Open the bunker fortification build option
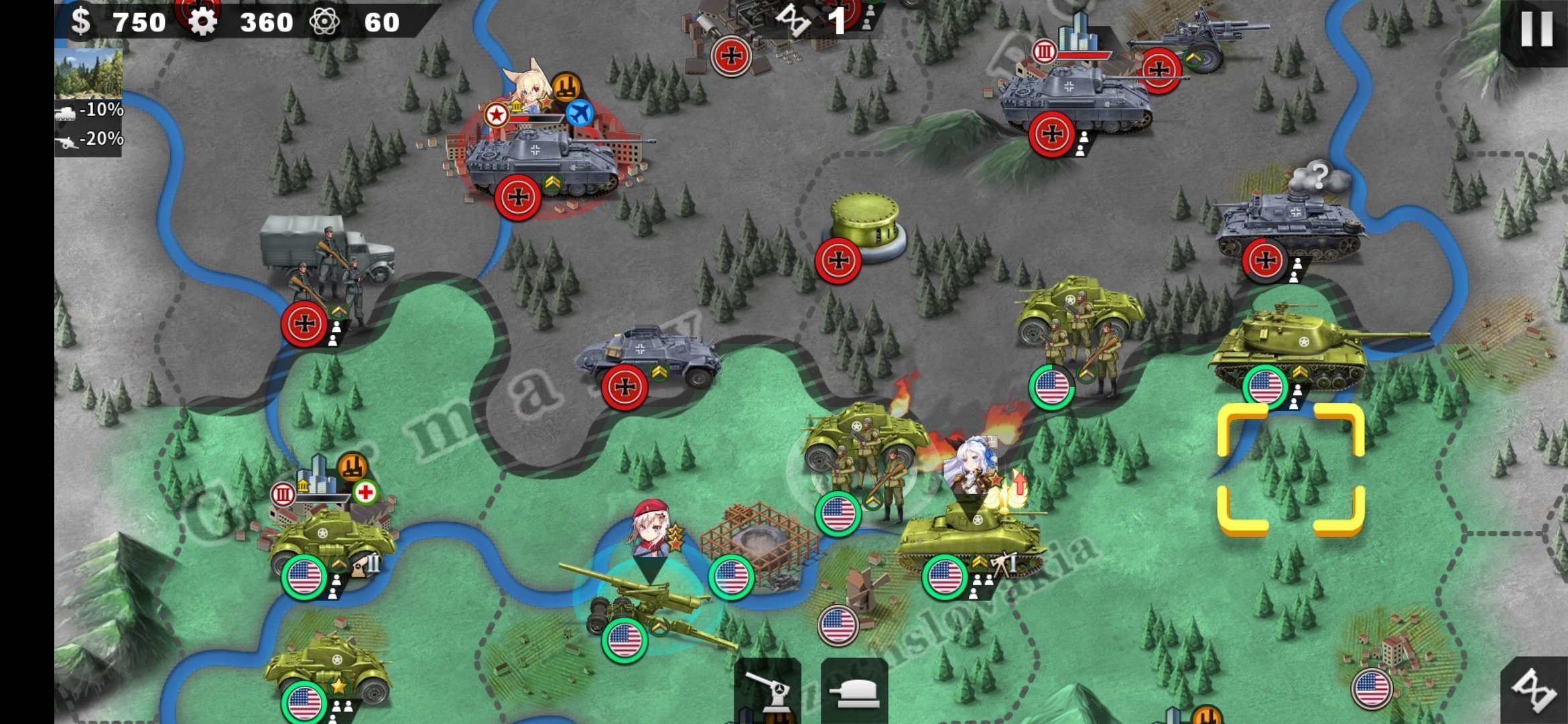Screen dimensions: 1568x724 coord(854,690)
